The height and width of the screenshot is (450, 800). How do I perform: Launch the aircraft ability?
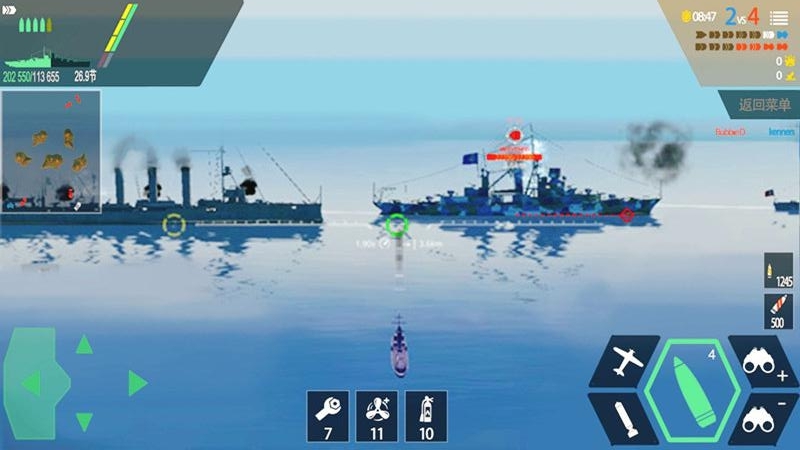625,361
